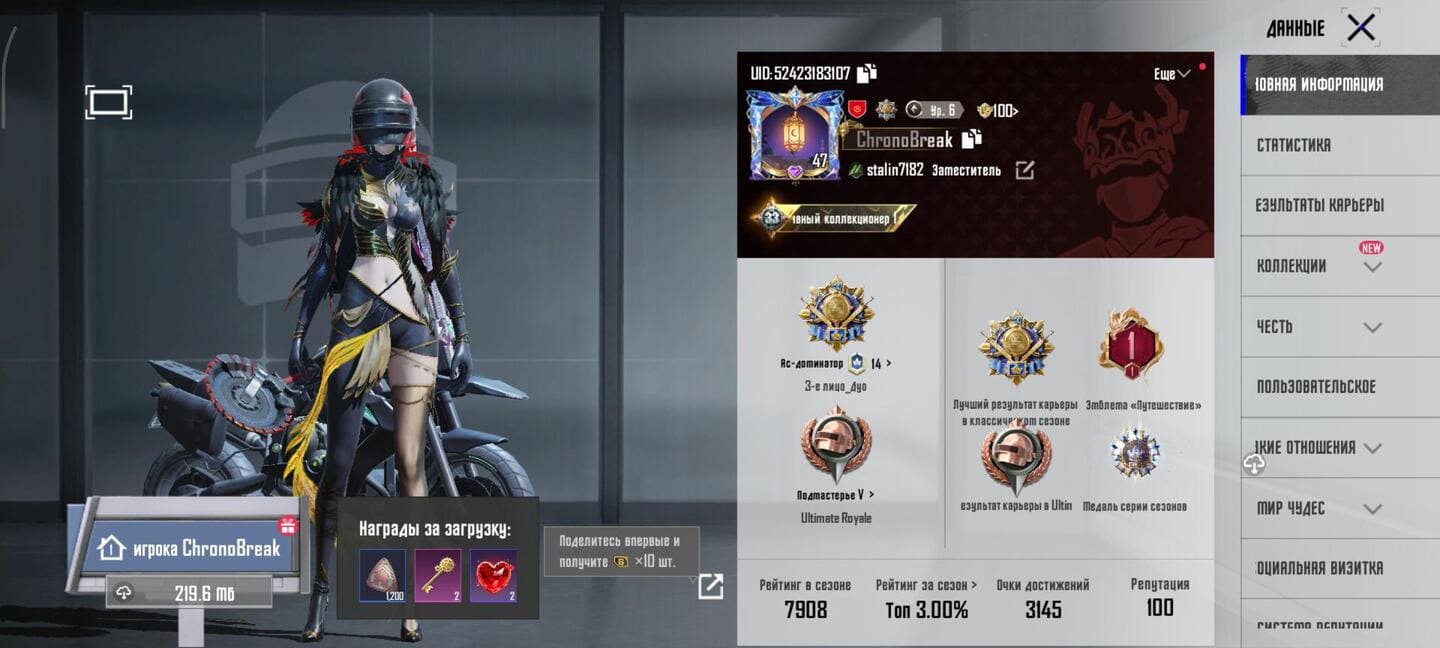Image resolution: width=1440 pixels, height=648 pixels.
Task: Toggle fullscreen character view
Action: (x=108, y=102)
